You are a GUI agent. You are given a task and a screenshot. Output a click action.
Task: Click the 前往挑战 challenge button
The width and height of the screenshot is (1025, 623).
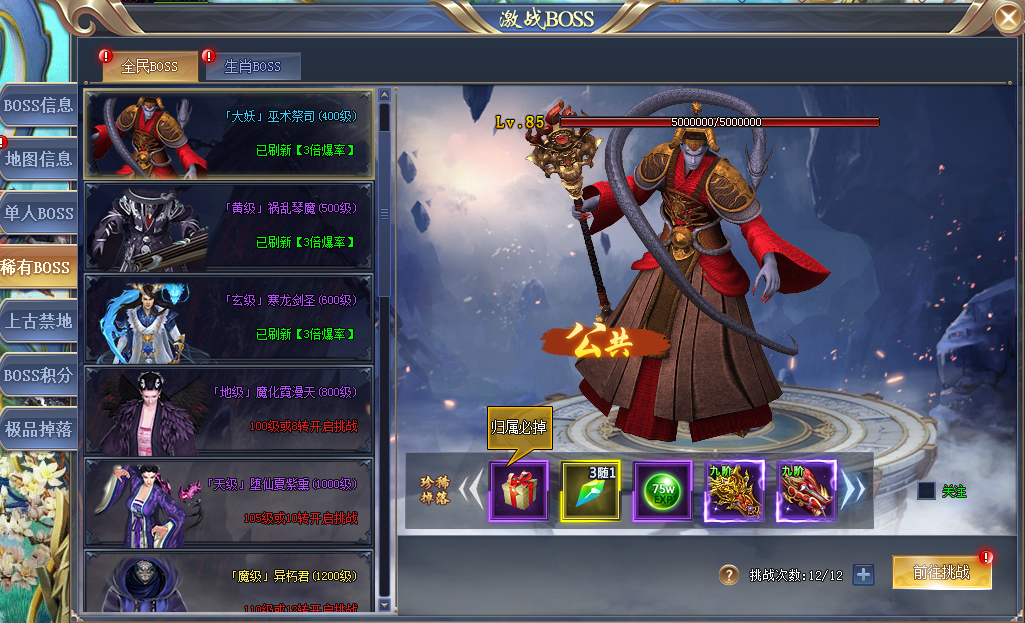941,573
